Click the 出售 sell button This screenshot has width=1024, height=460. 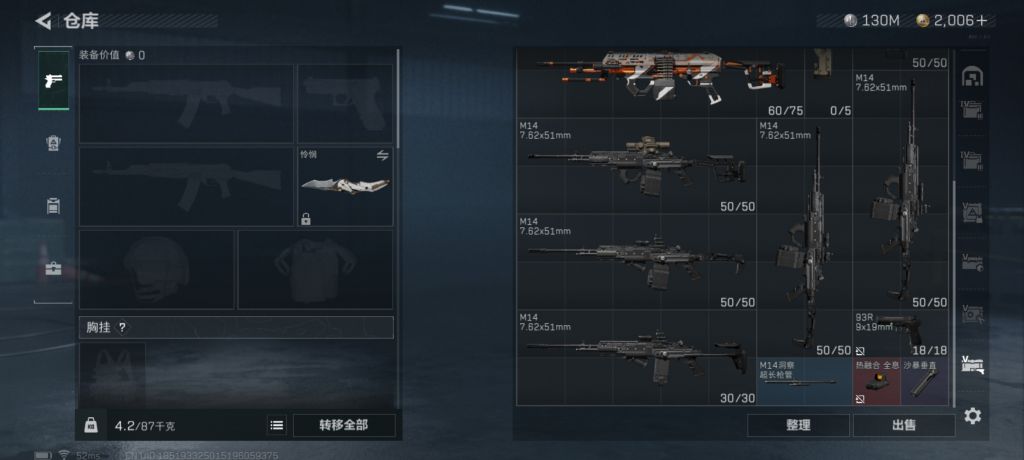click(904, 425)
